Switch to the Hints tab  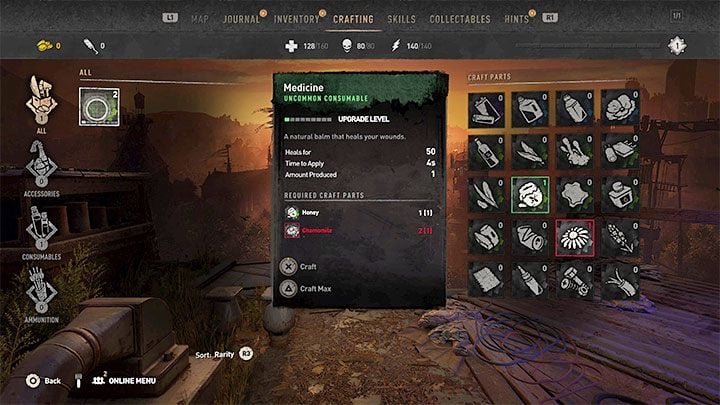click(x=518, y=18)
